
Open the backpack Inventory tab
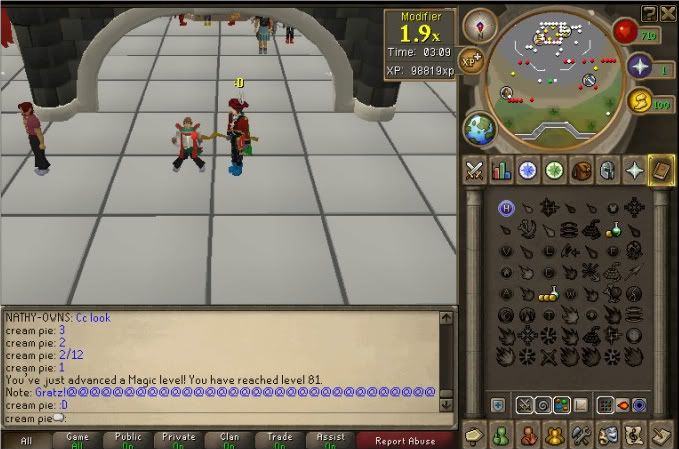[x=581, y=170]
